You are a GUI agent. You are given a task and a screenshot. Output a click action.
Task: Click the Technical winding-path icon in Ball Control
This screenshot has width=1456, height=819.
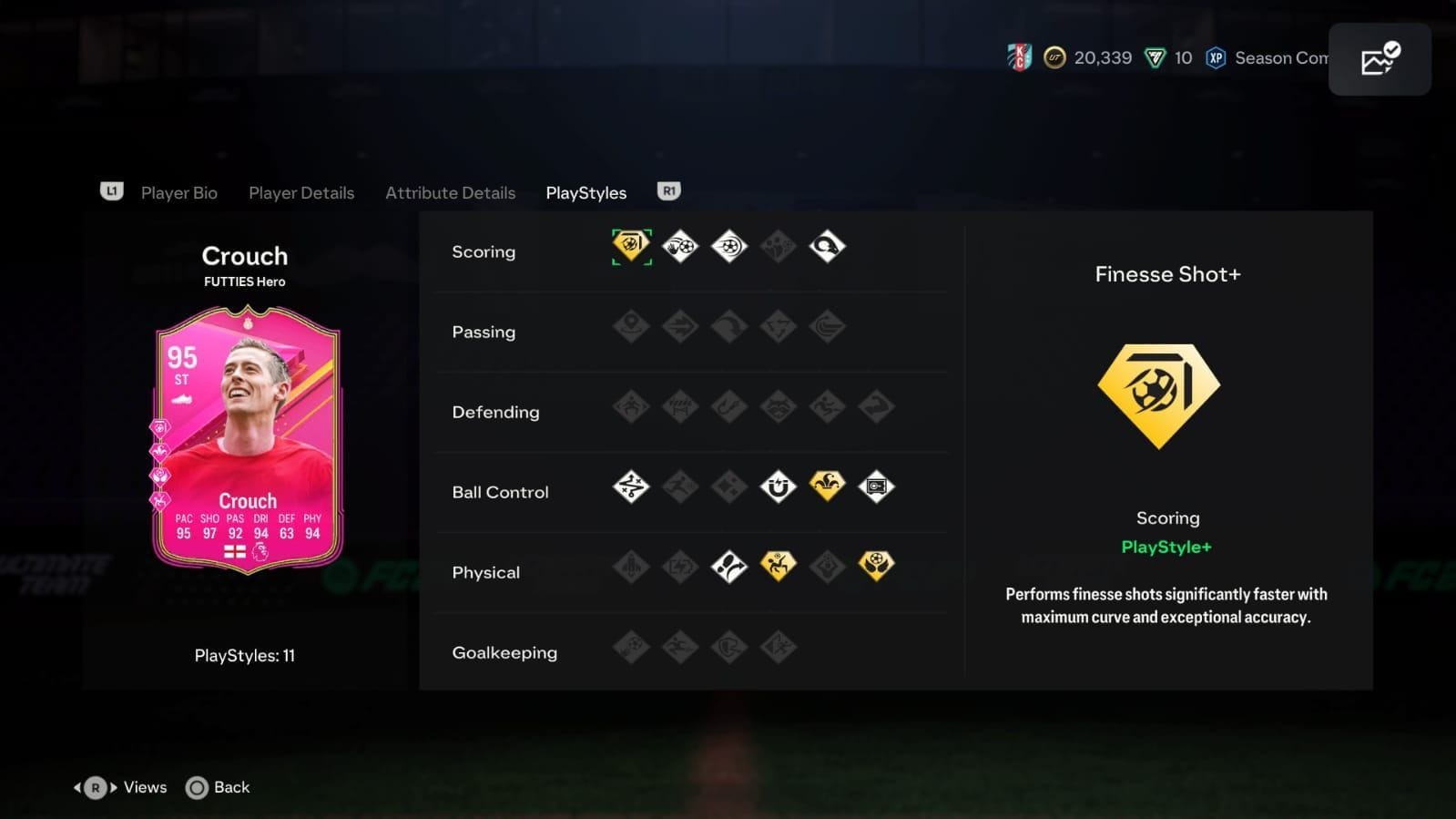tap(631, 486)
